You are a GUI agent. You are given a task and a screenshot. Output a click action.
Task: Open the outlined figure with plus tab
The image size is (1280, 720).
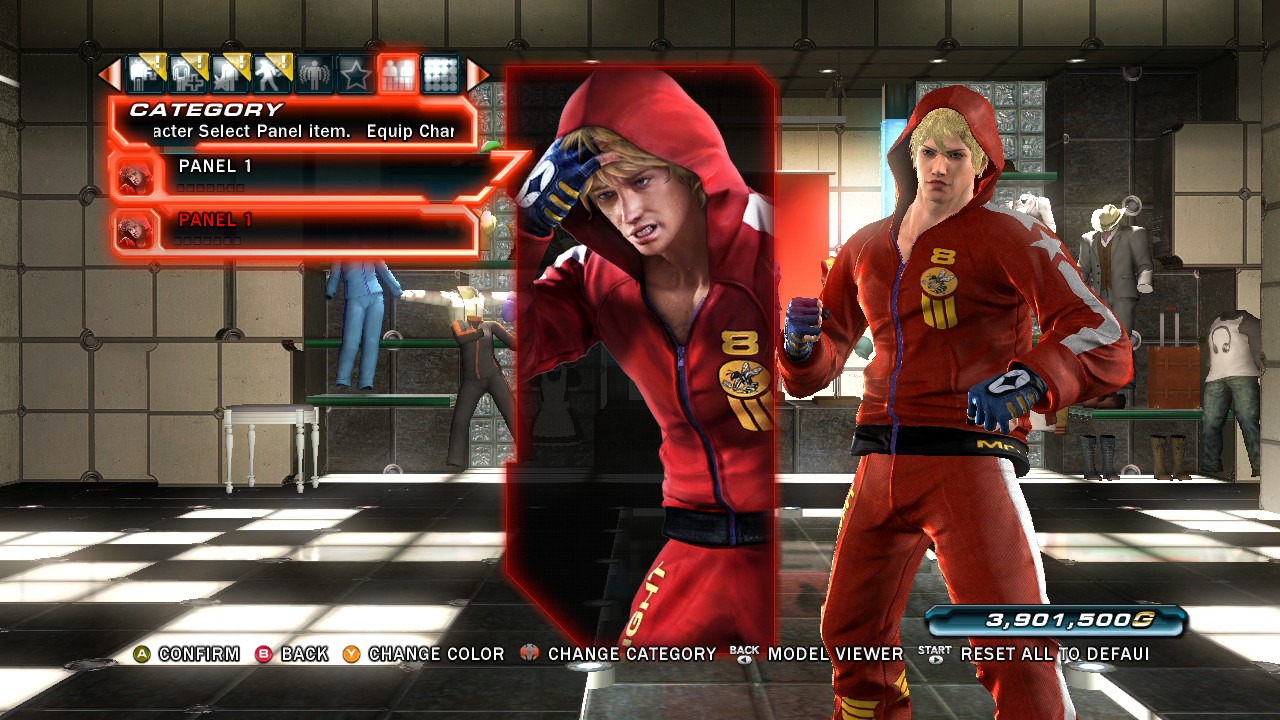coord(187,74)
